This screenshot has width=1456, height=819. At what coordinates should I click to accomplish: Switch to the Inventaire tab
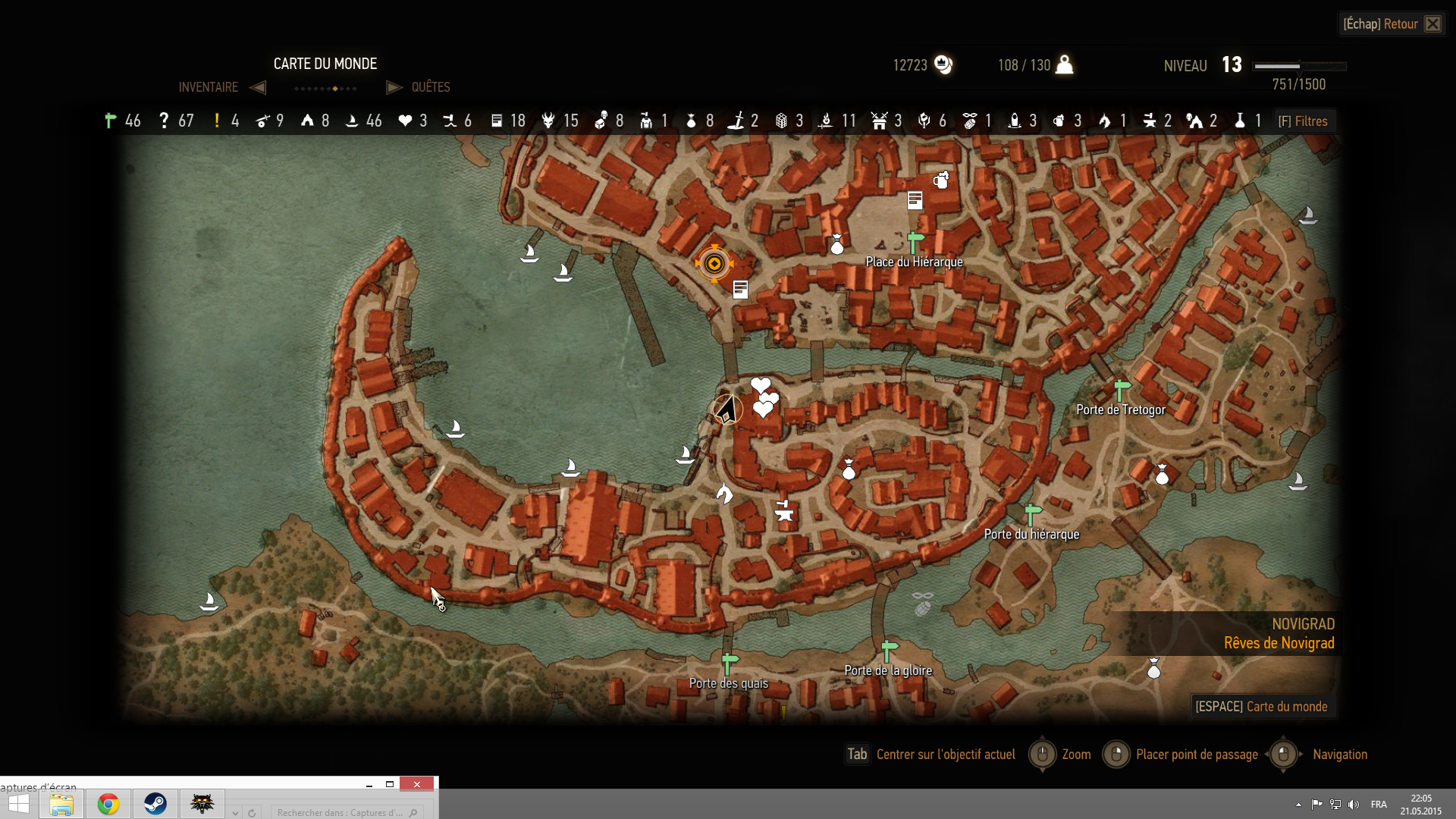tap(209, 87)
